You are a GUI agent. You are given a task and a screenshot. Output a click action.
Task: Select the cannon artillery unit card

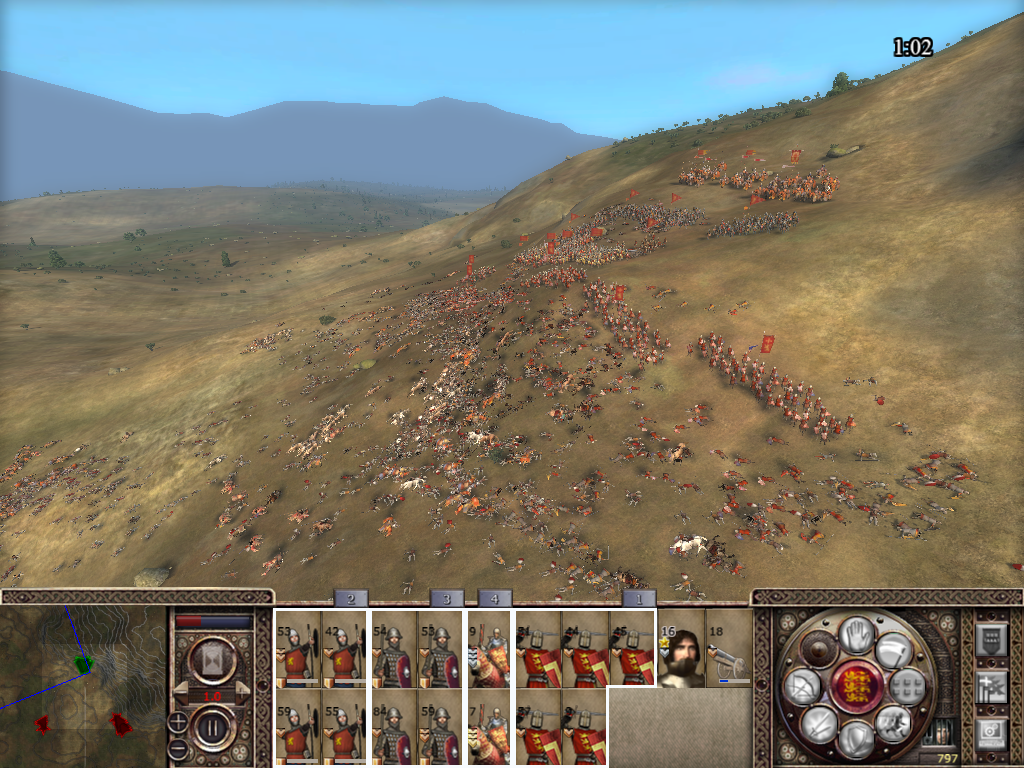click(728, 650)
